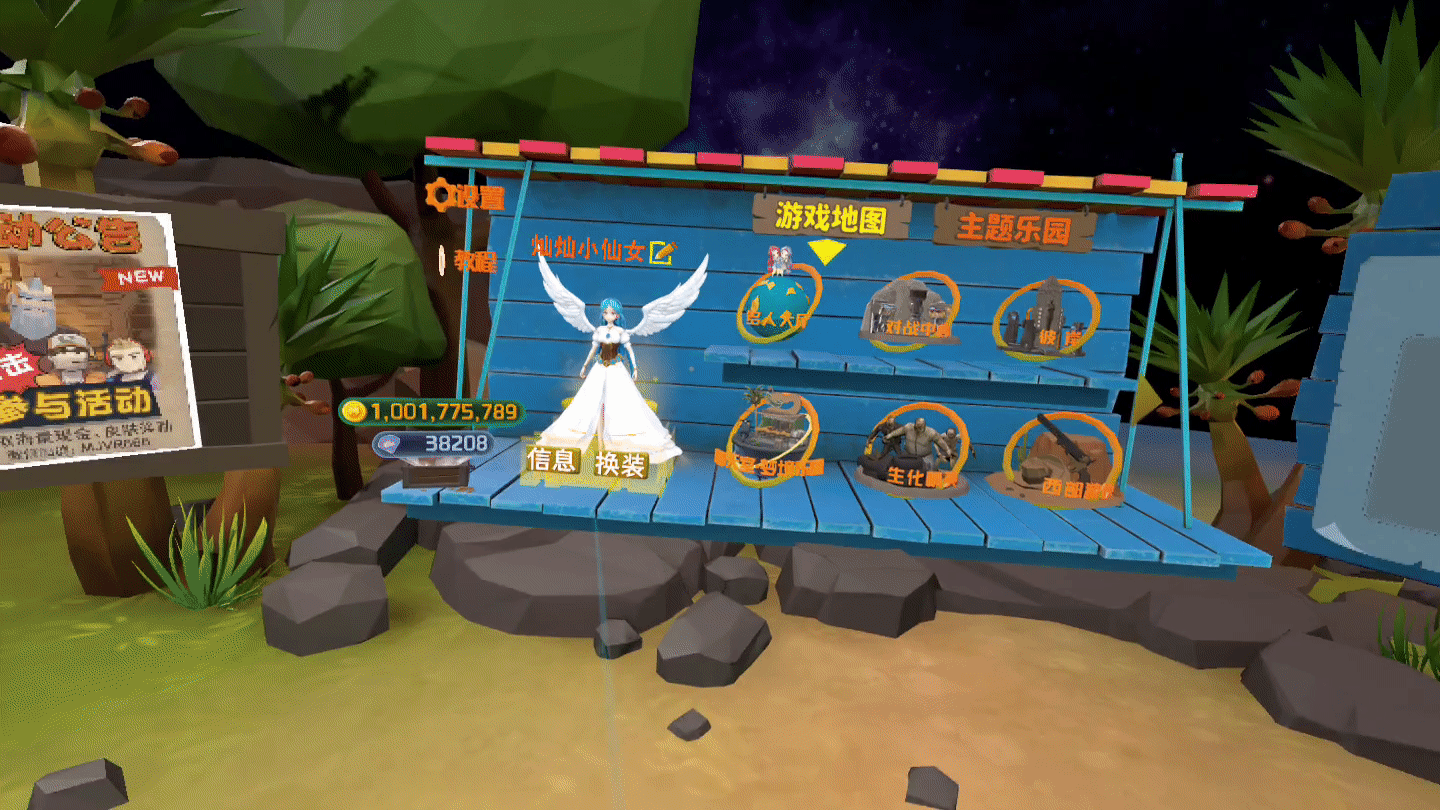
Task: Choose the 对战中心 battle center map
Action: (x=909, y=311)
